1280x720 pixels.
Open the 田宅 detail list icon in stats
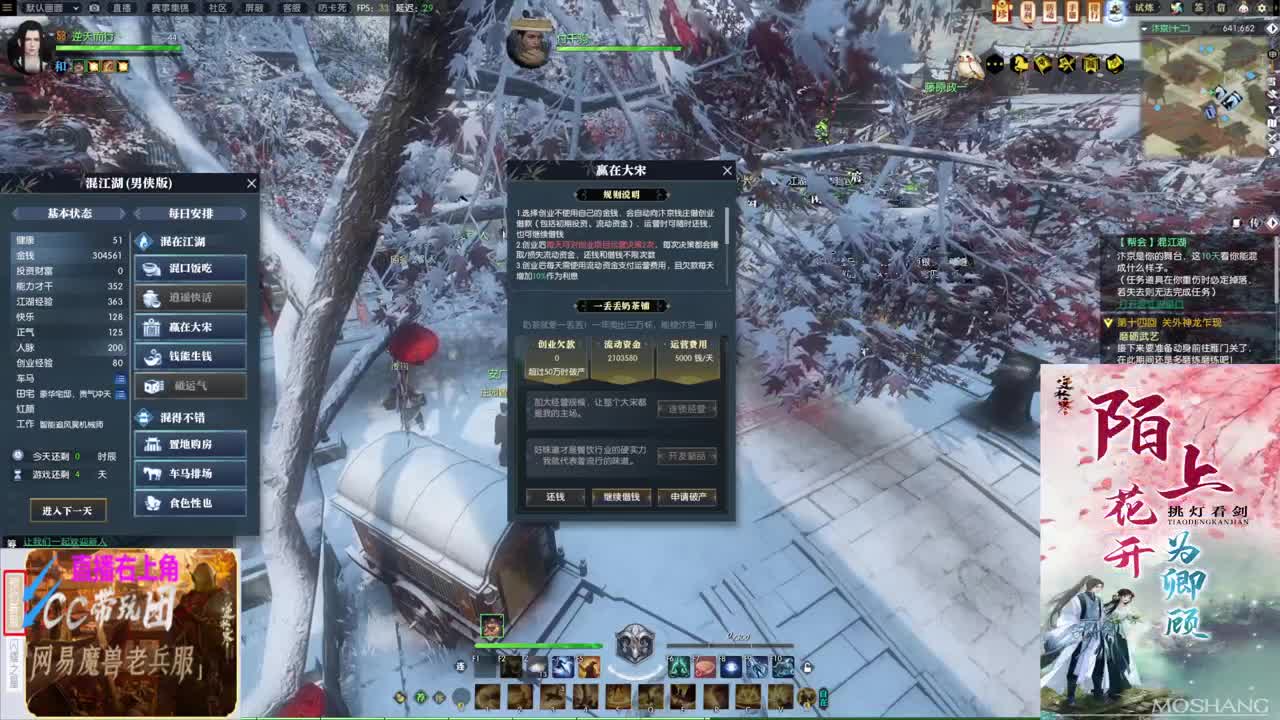click(120, 392)
